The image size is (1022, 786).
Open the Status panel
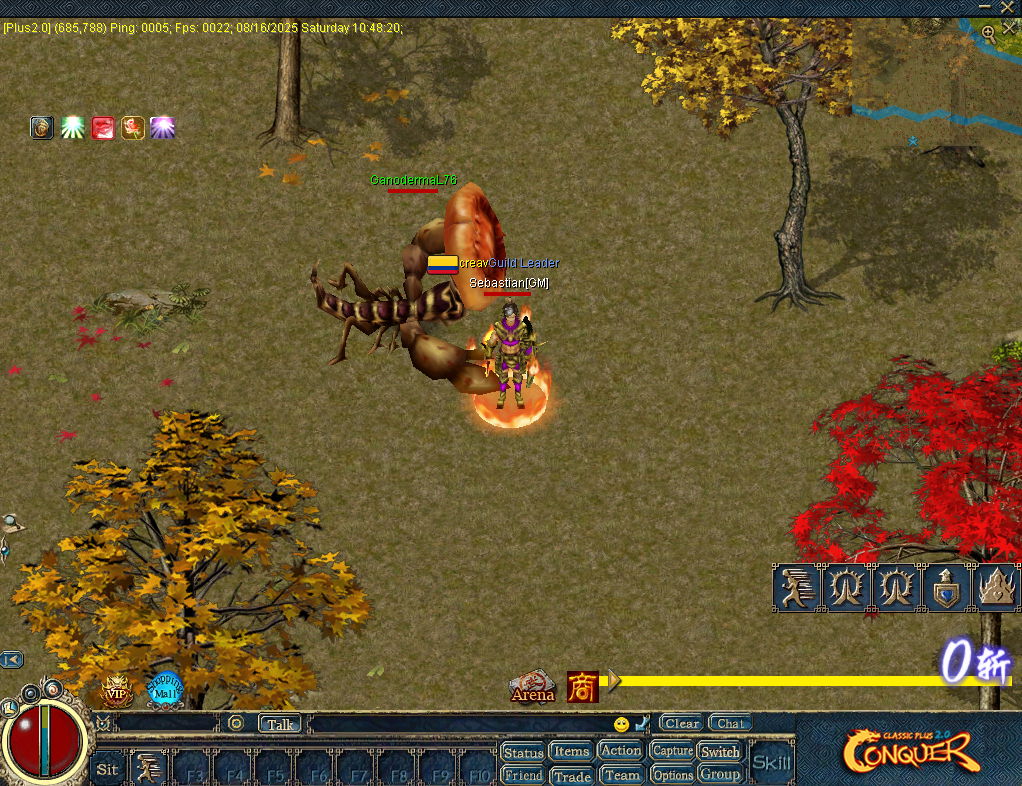click(x=523, y=752)
